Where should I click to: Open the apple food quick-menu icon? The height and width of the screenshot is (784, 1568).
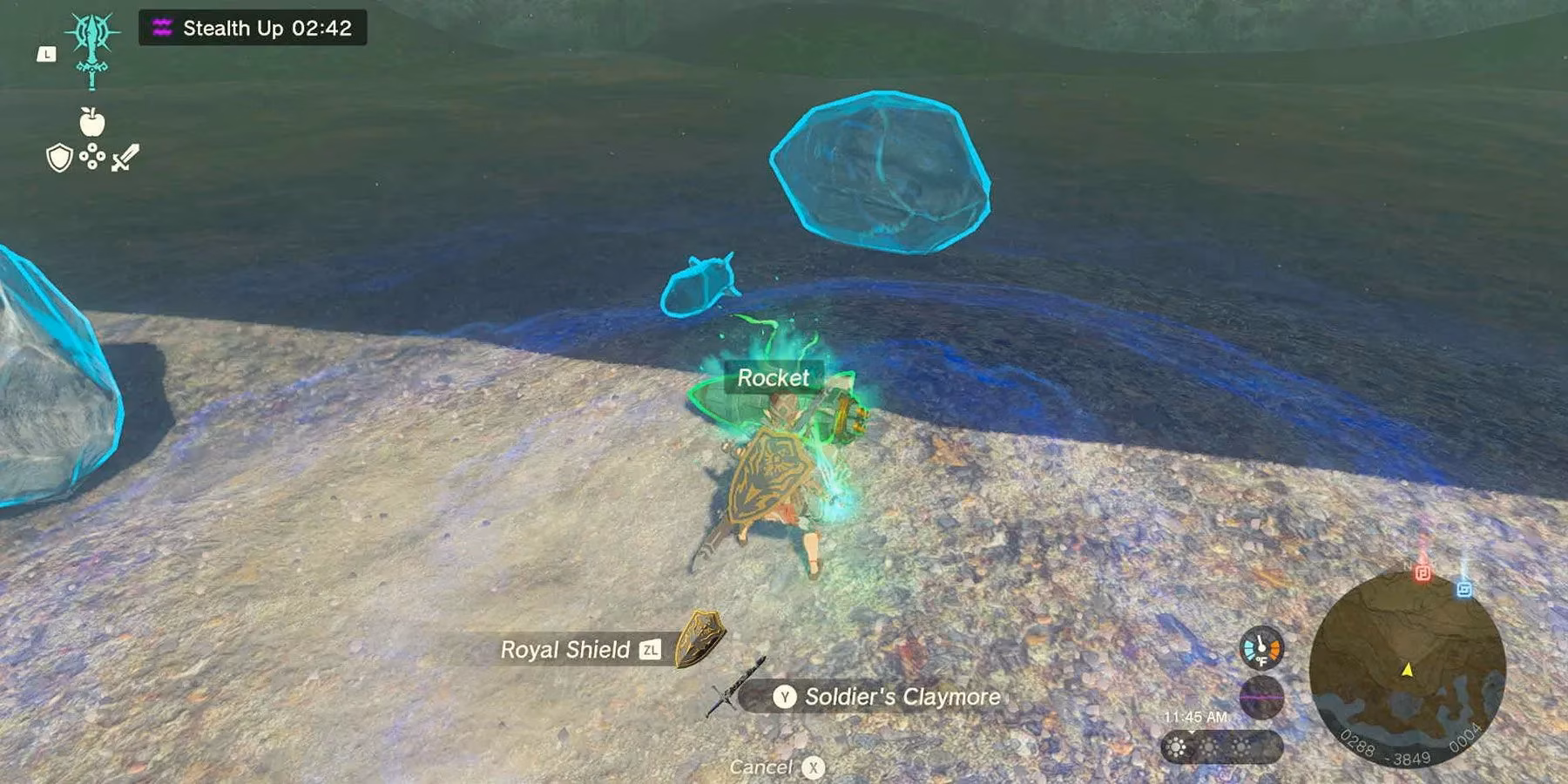[x=91, y=123]
